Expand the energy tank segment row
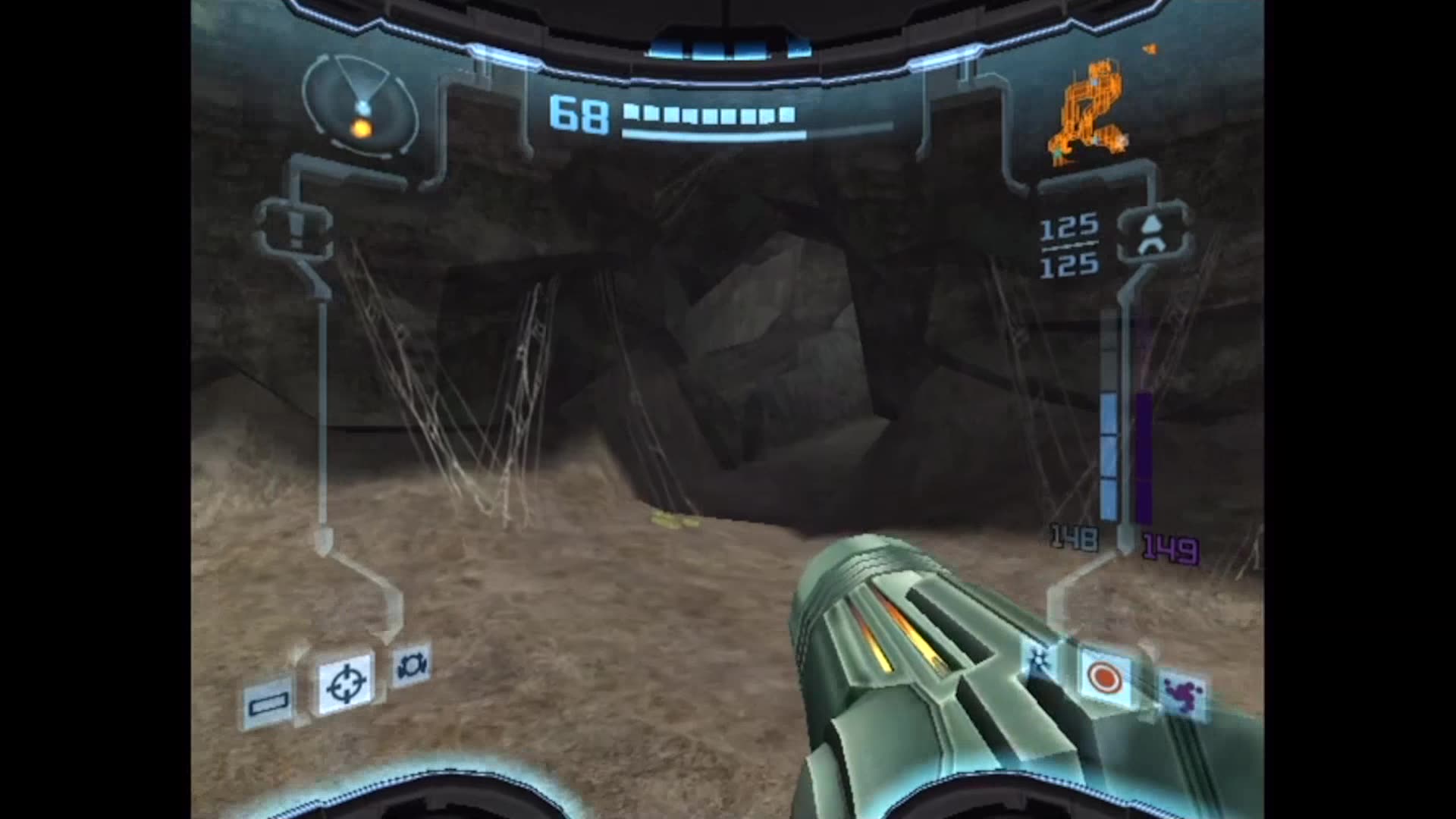This screenshot has width=1456, height=819. click(x=705, y=114)
